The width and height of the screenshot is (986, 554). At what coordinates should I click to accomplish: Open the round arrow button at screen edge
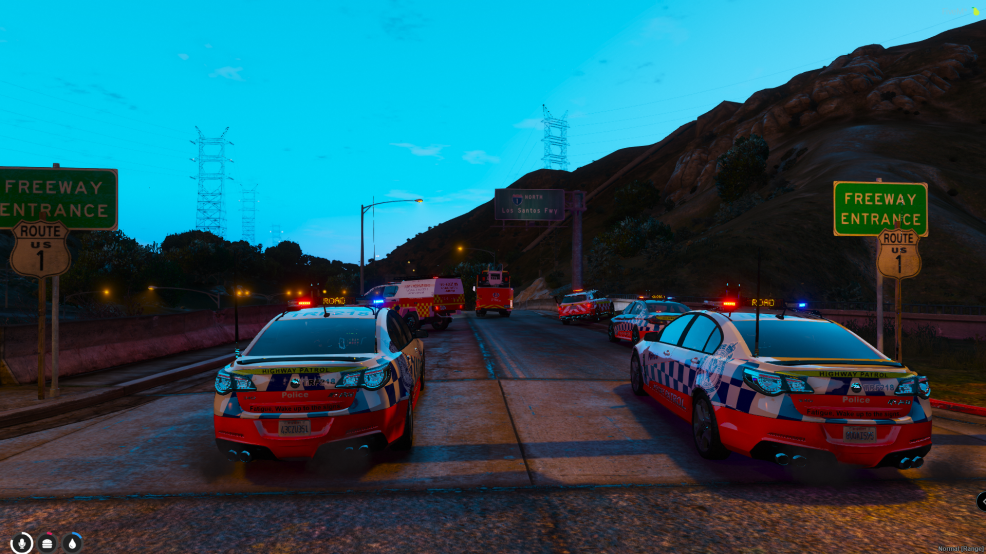coord(982,501)
